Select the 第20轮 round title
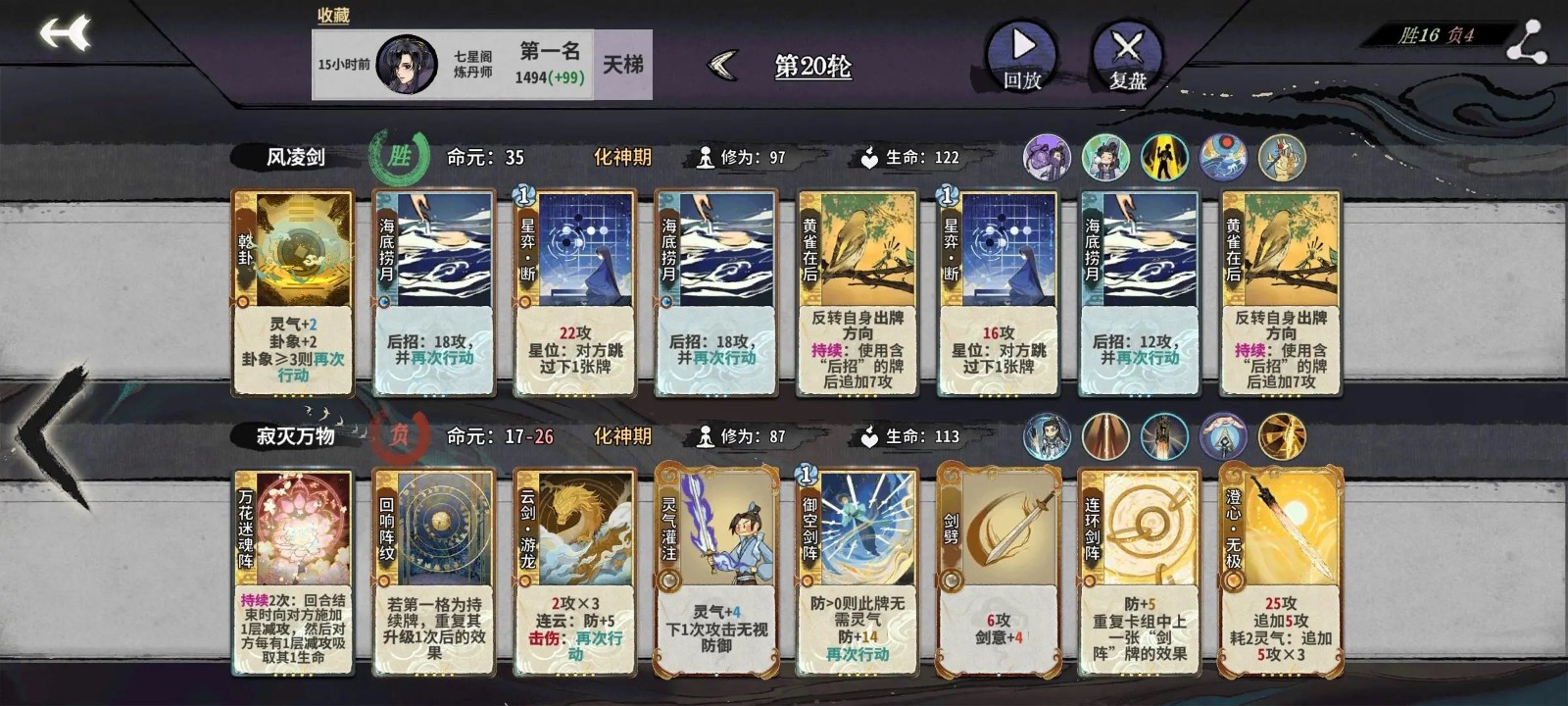This screenshot has width=1568, height=706. coord(812,66)
